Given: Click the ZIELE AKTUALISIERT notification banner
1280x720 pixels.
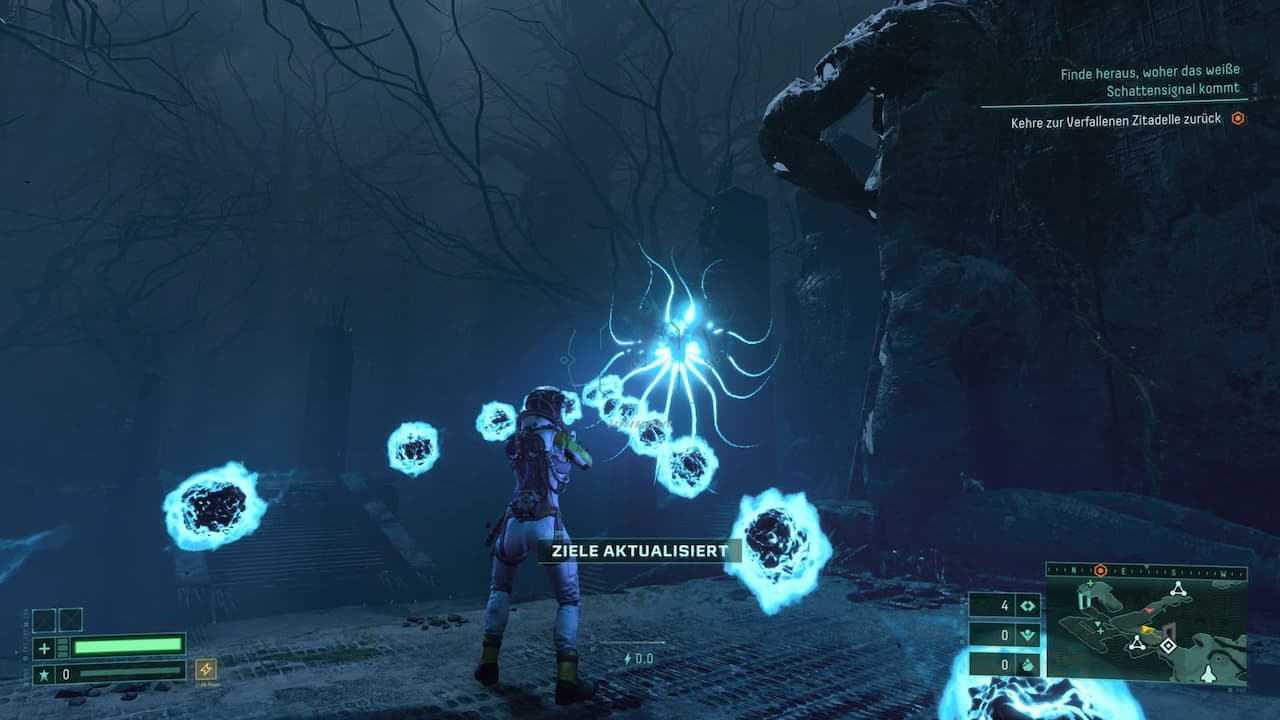Looking at the screenshot, I should tap(640, 549).
